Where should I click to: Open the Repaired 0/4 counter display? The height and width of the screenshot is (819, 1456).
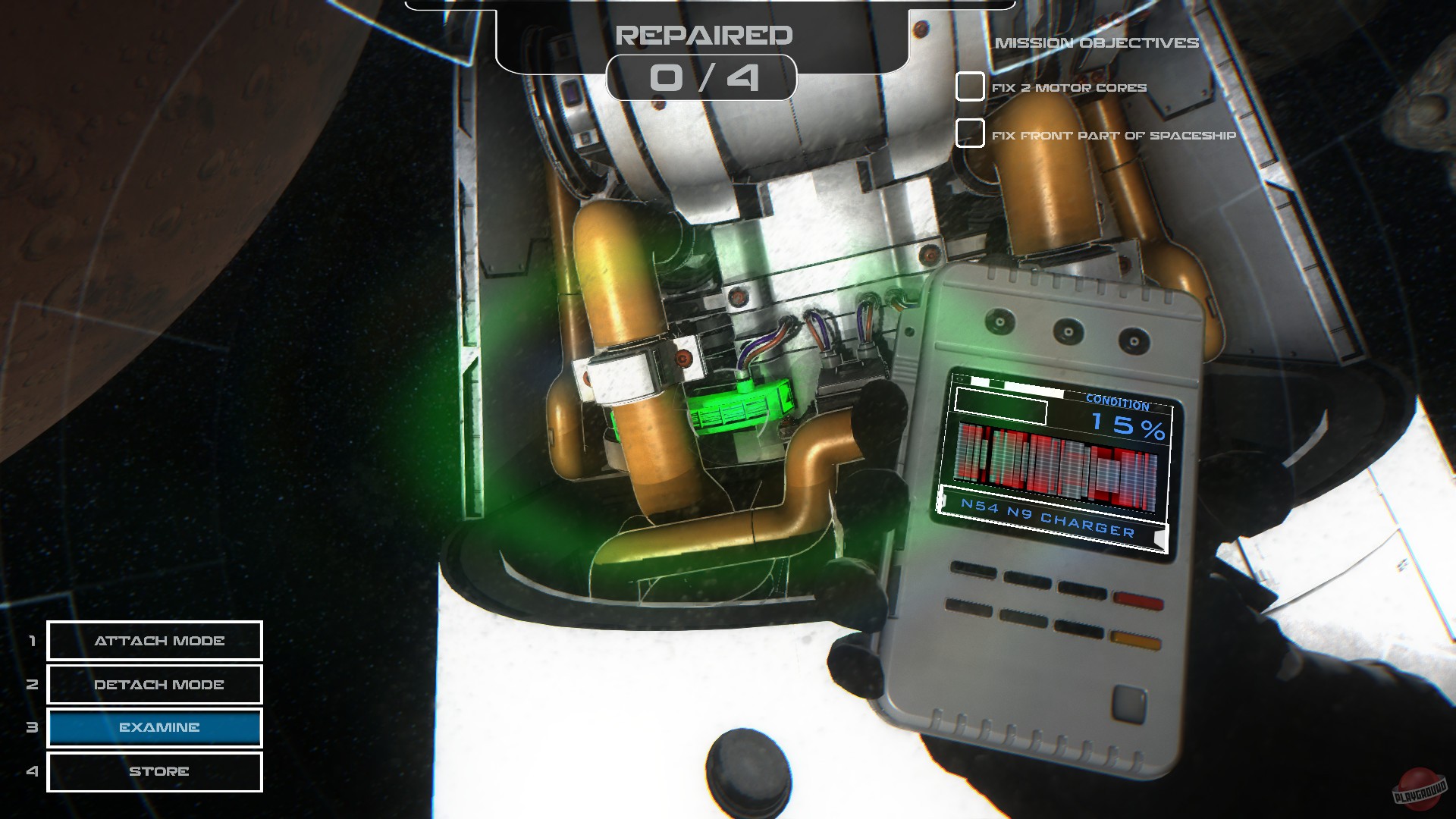[704, 79]
